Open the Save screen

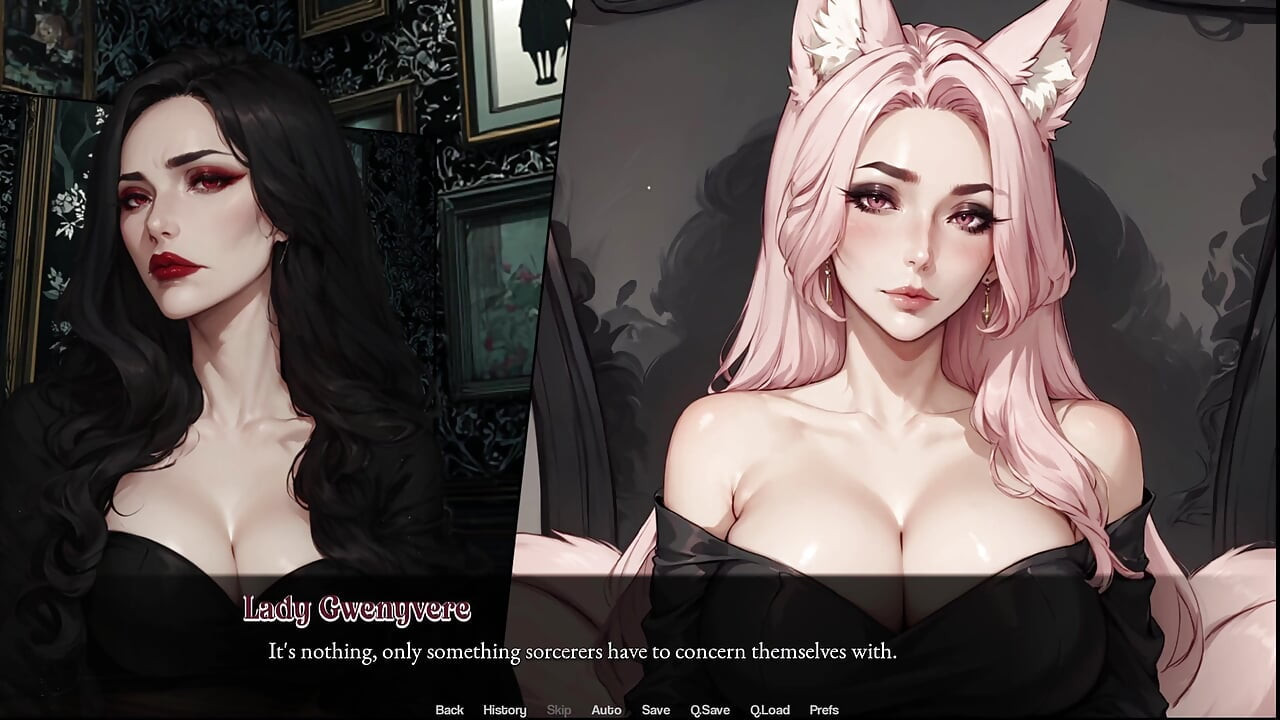656,709
